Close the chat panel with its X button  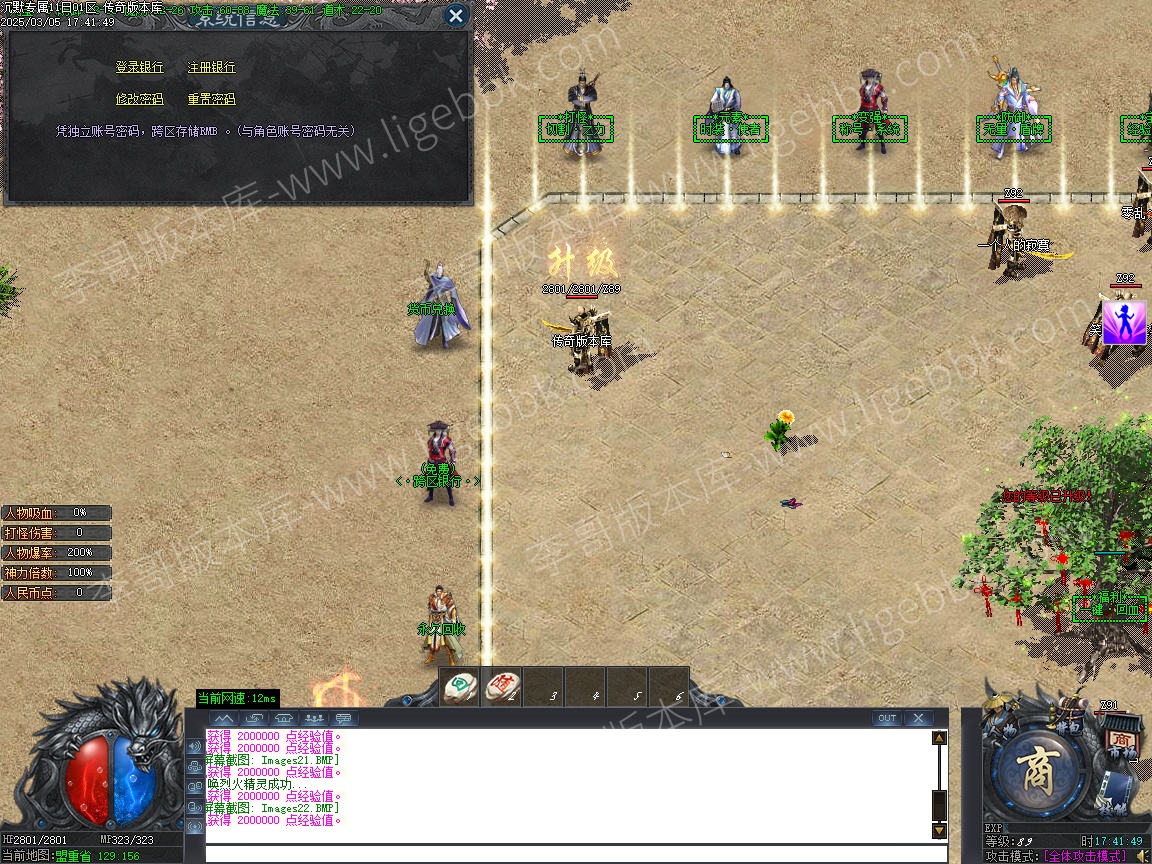coord(918,718)
